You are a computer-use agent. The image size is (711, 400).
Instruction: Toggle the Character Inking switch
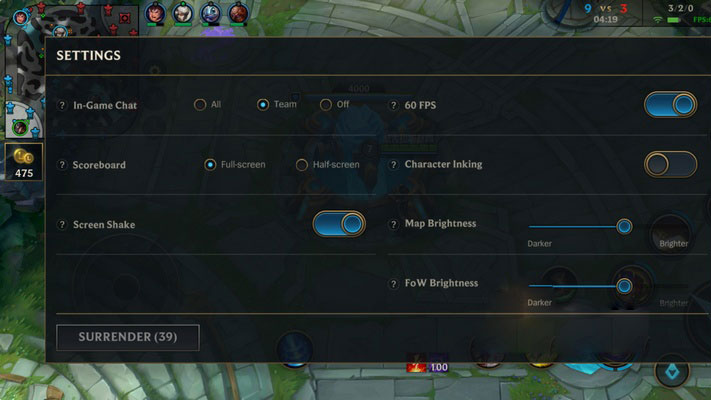(670, 164)
